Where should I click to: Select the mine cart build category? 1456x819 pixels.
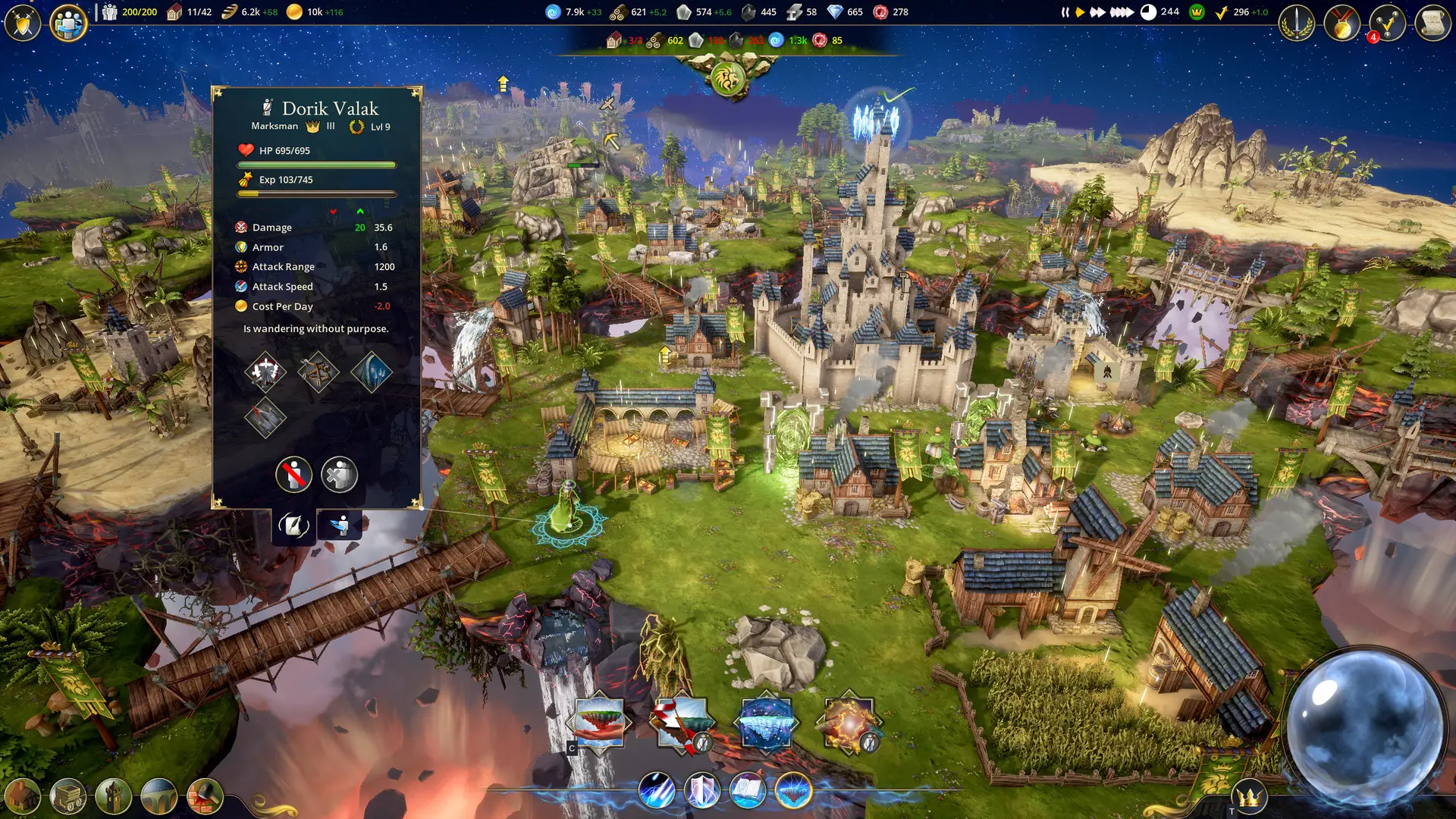(x=68, y=796)
